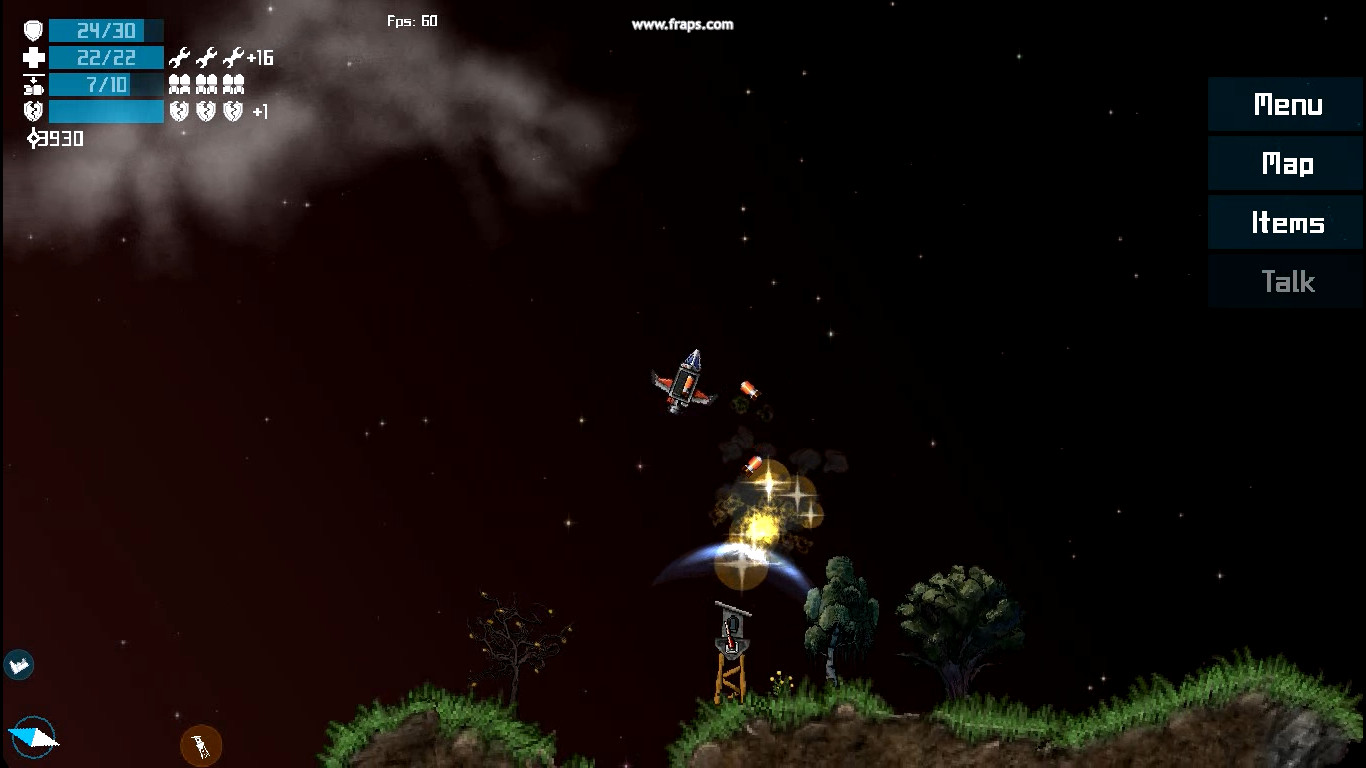This screenshot has height=768, width=1366.
Task: Click the health bar showing 22/22
Action: [x=105, y=57]
